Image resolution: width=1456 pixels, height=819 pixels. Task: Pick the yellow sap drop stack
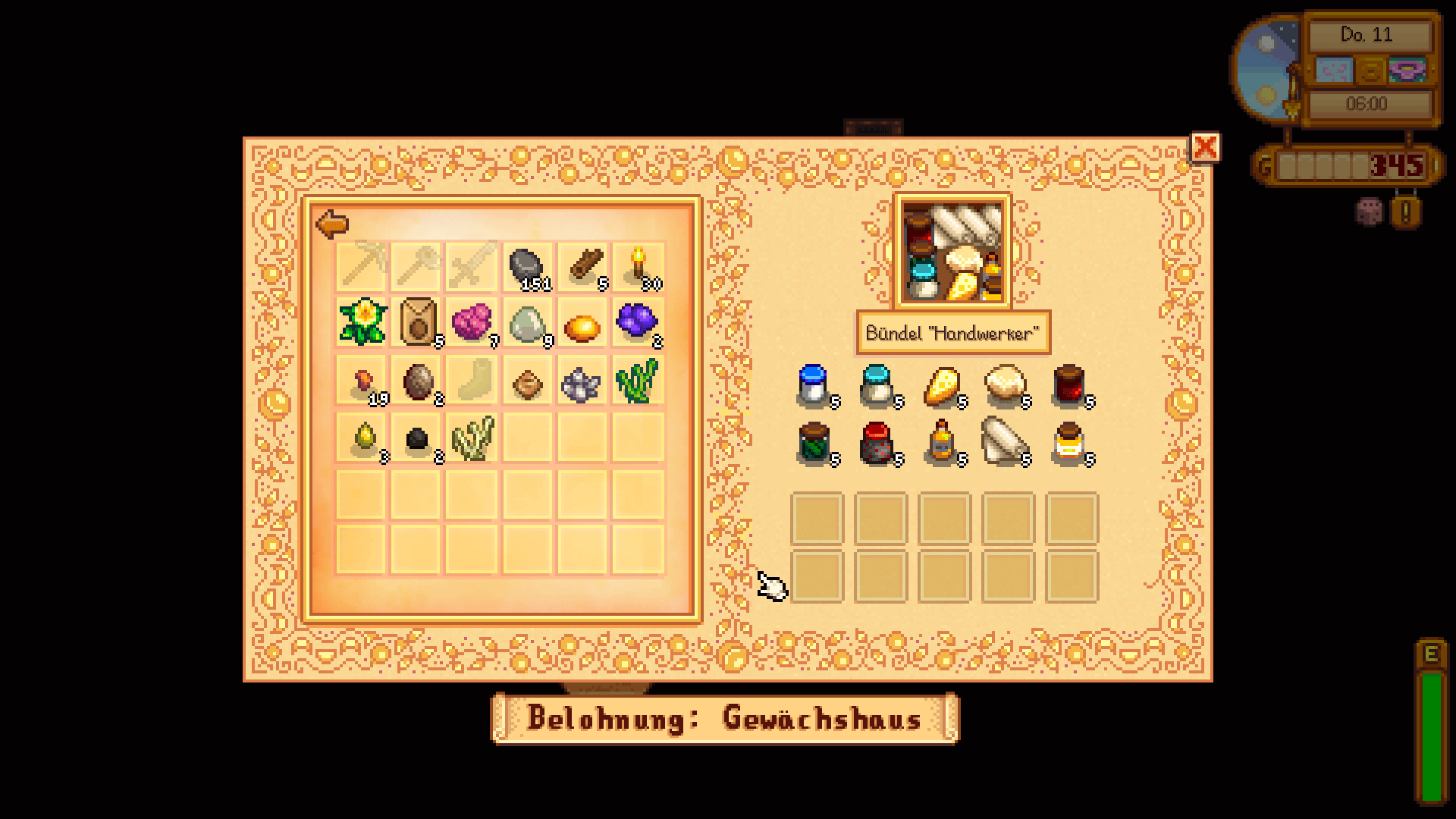click(x=362, y=438)
